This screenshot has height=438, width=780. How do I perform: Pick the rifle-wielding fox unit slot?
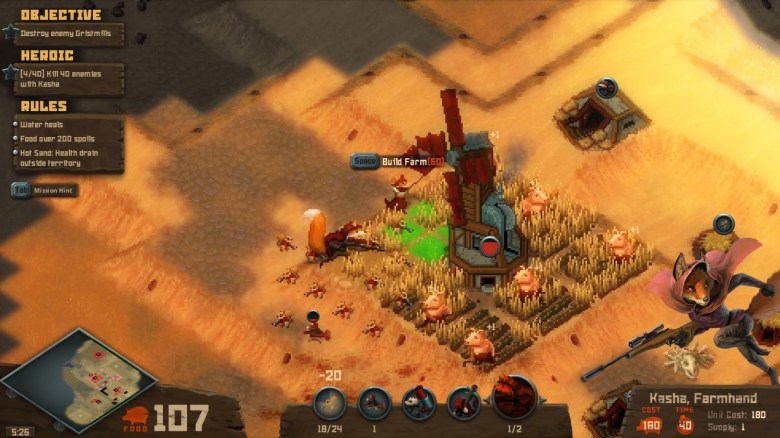pos(463,403)
